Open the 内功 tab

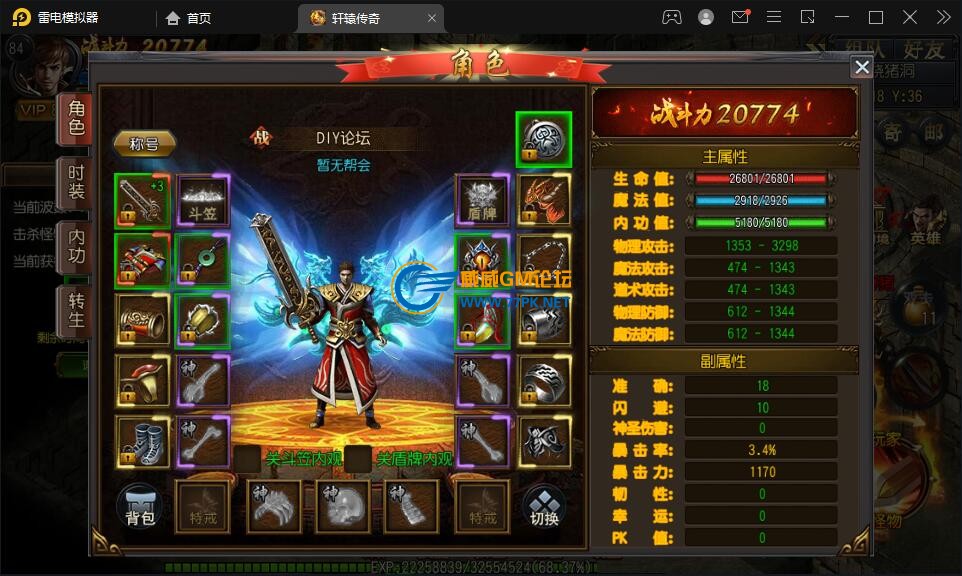[77, 246]
